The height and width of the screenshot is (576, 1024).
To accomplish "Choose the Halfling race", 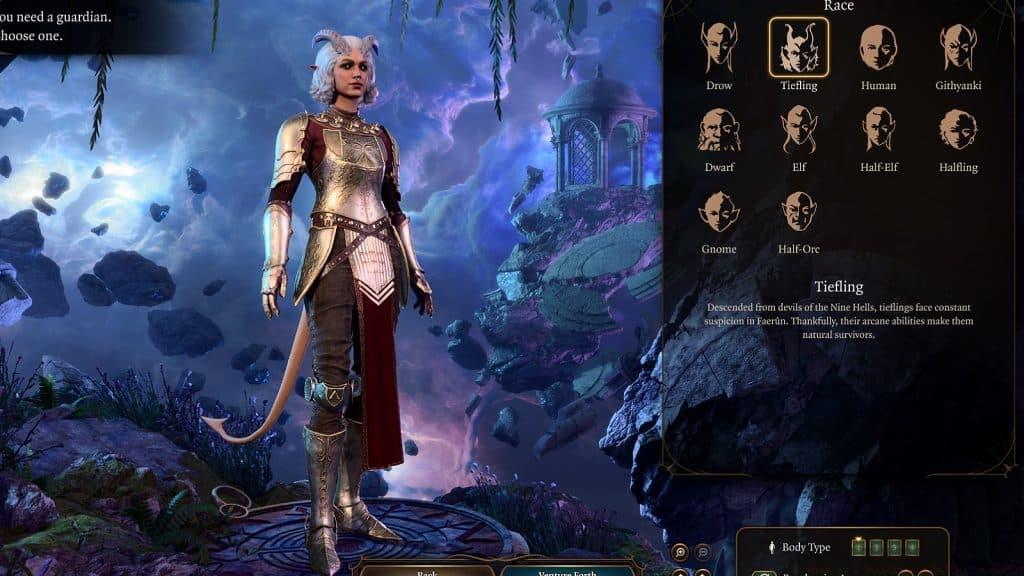I will coord(958,130).
